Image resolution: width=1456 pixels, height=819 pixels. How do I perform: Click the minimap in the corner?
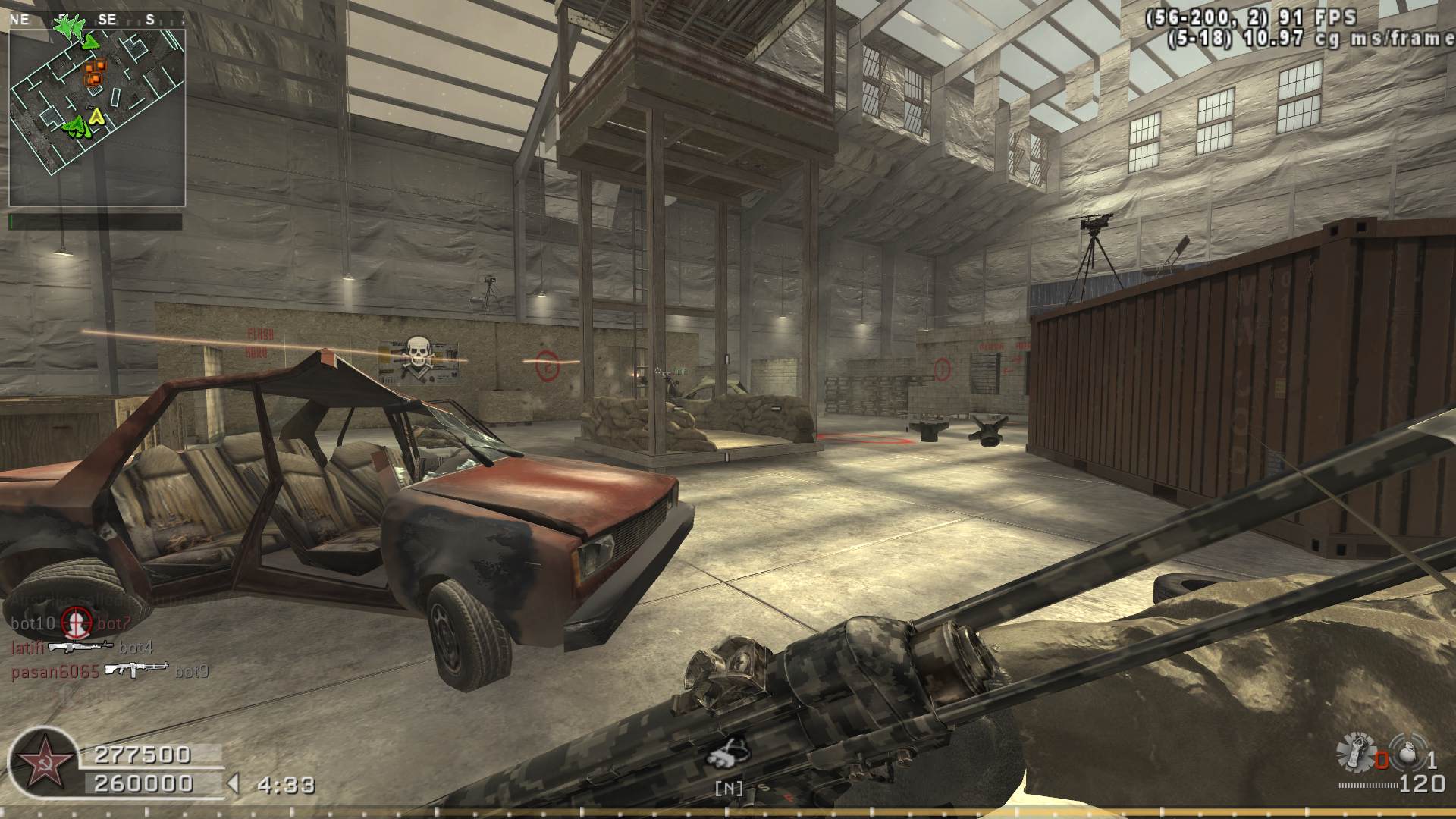[x=97, y=118]
